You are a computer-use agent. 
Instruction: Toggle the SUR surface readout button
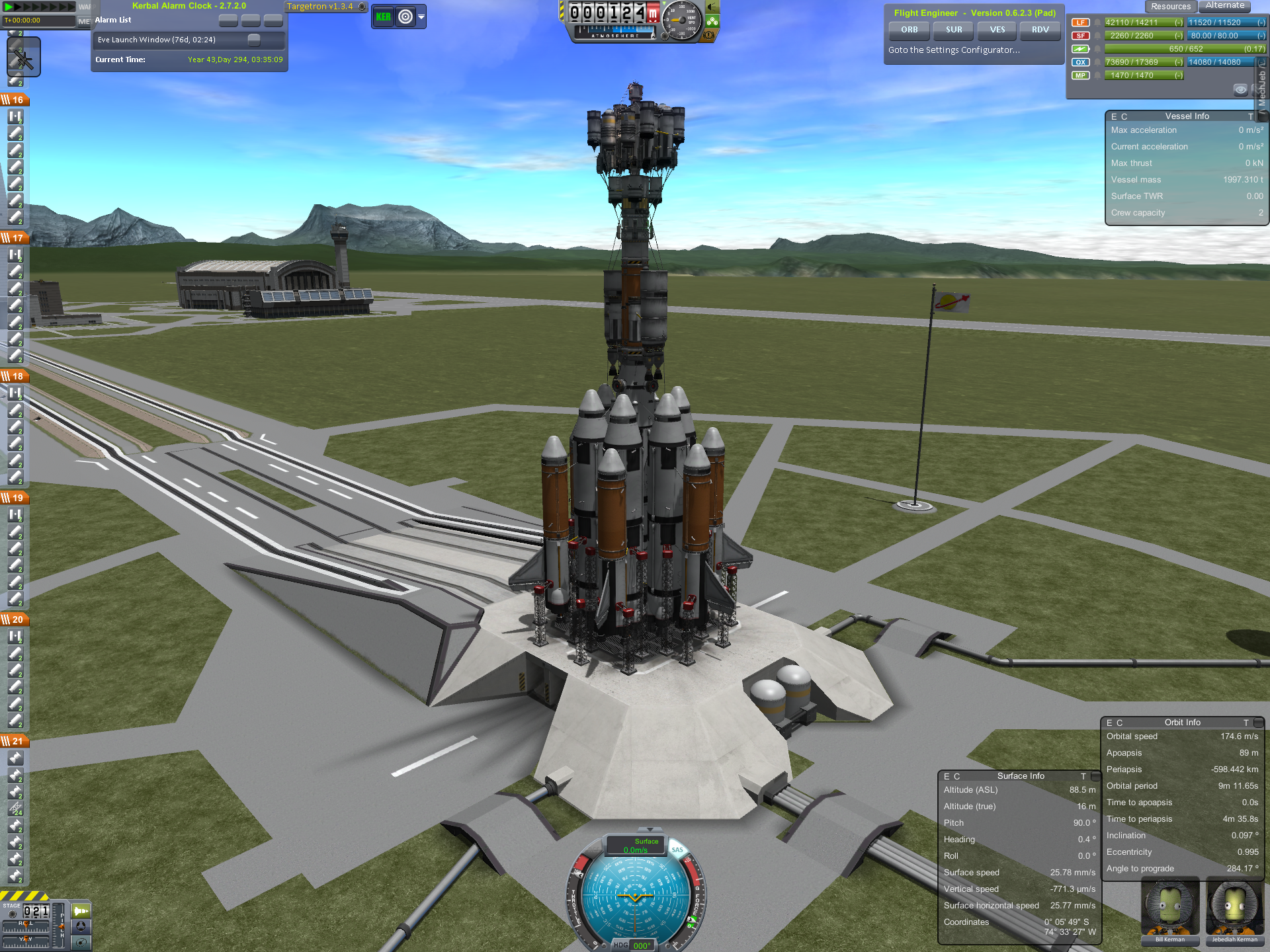tap(953, 30)
